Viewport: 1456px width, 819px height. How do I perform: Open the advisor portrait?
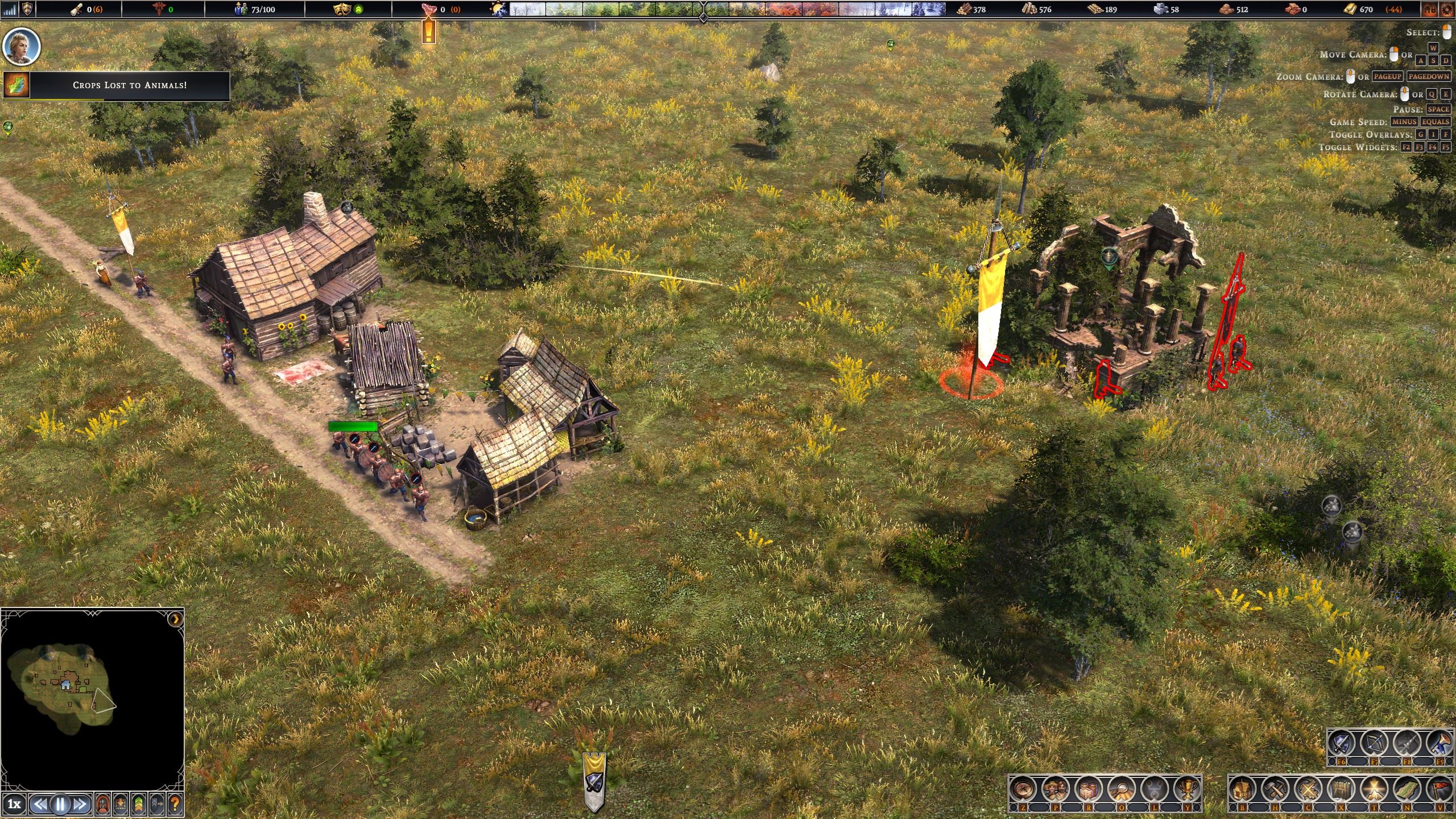[x=22, y=46]
